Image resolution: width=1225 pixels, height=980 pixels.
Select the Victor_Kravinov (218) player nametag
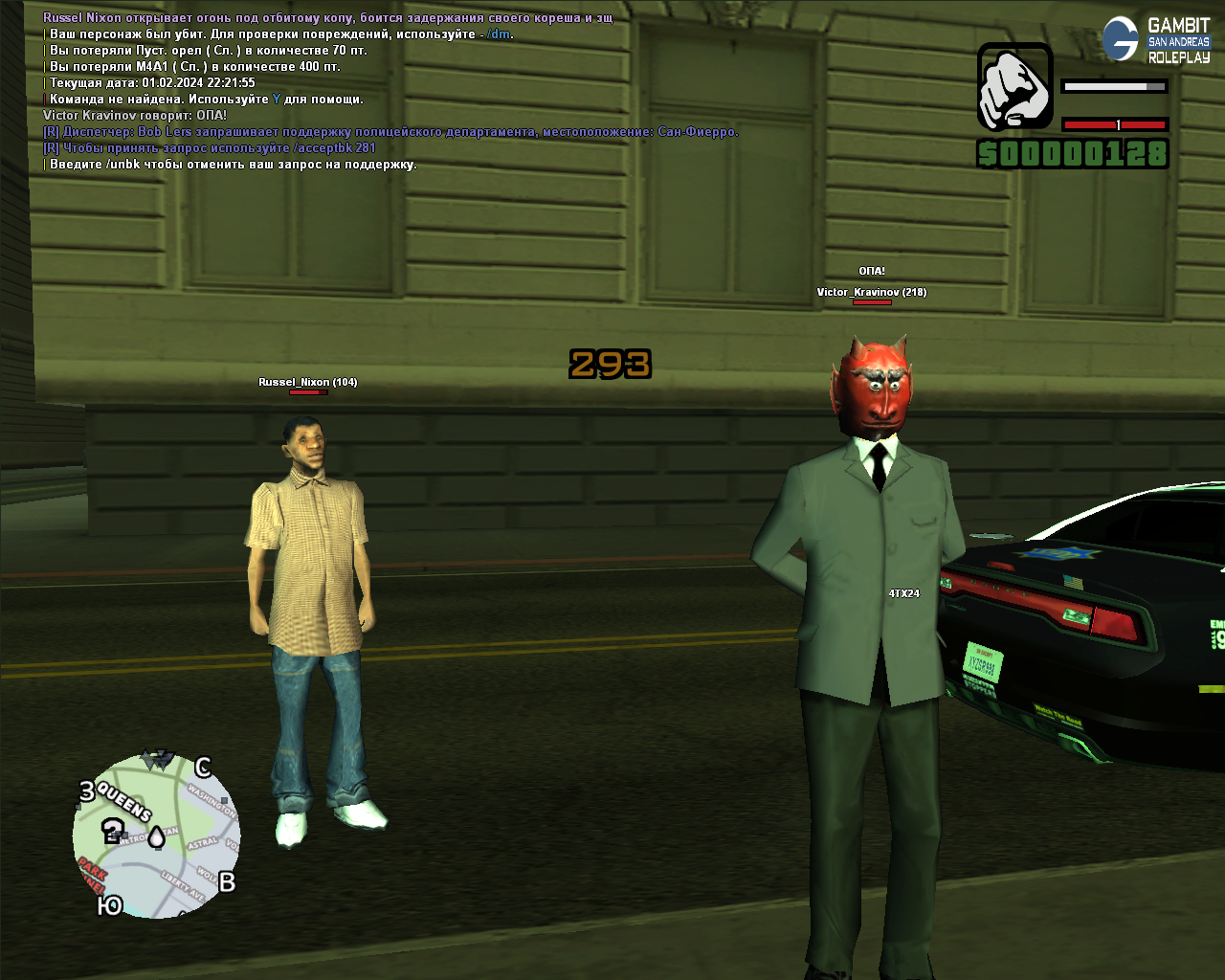click(871, 292)
